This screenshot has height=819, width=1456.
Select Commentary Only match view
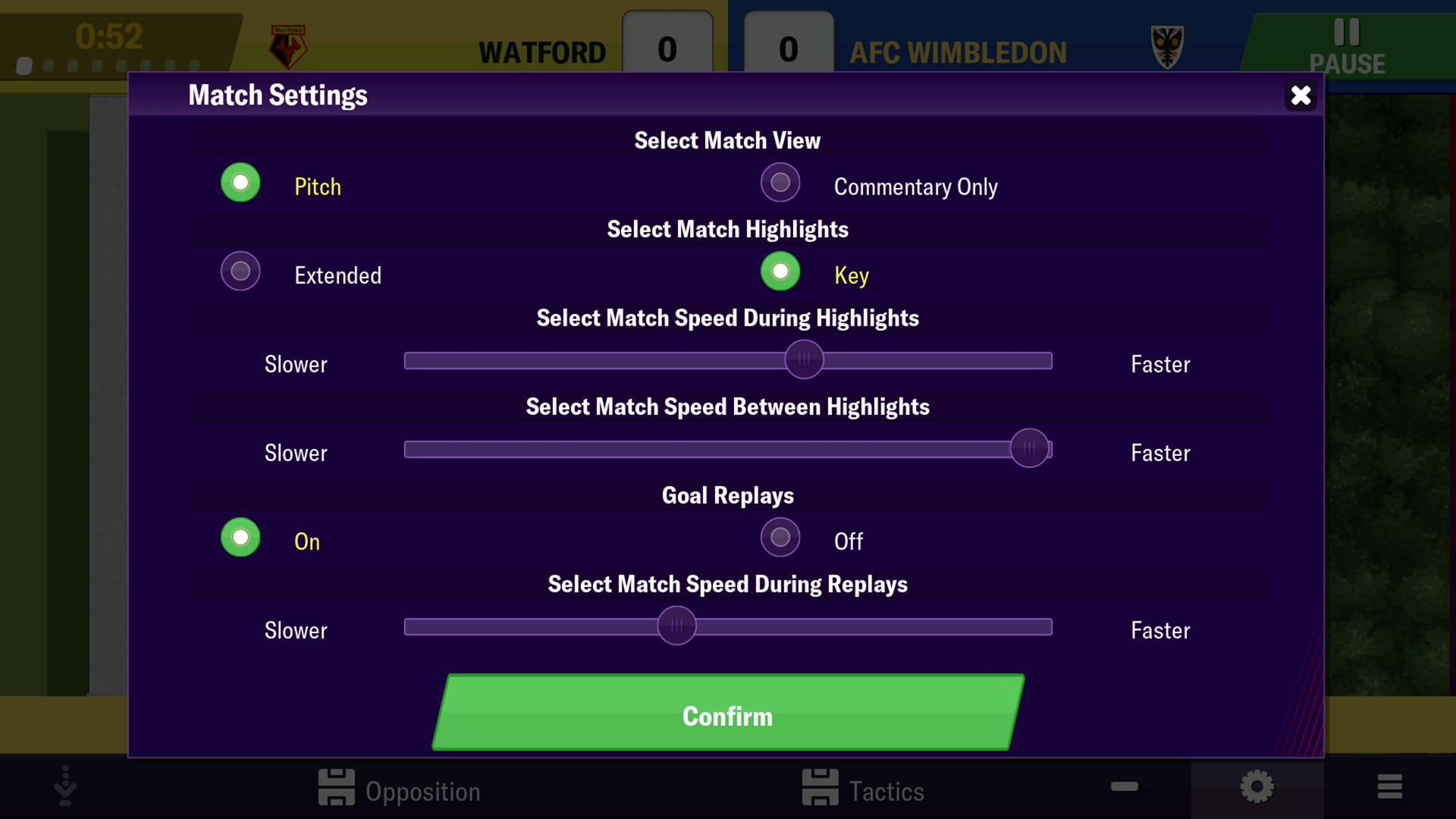tap(780, 183)
